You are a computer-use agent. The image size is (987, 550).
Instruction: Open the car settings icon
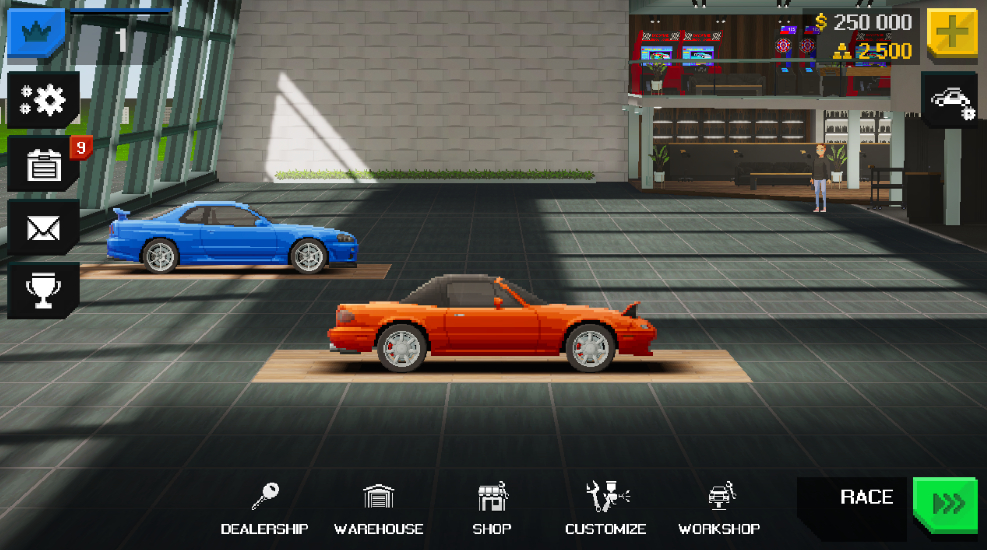(950, 100)
